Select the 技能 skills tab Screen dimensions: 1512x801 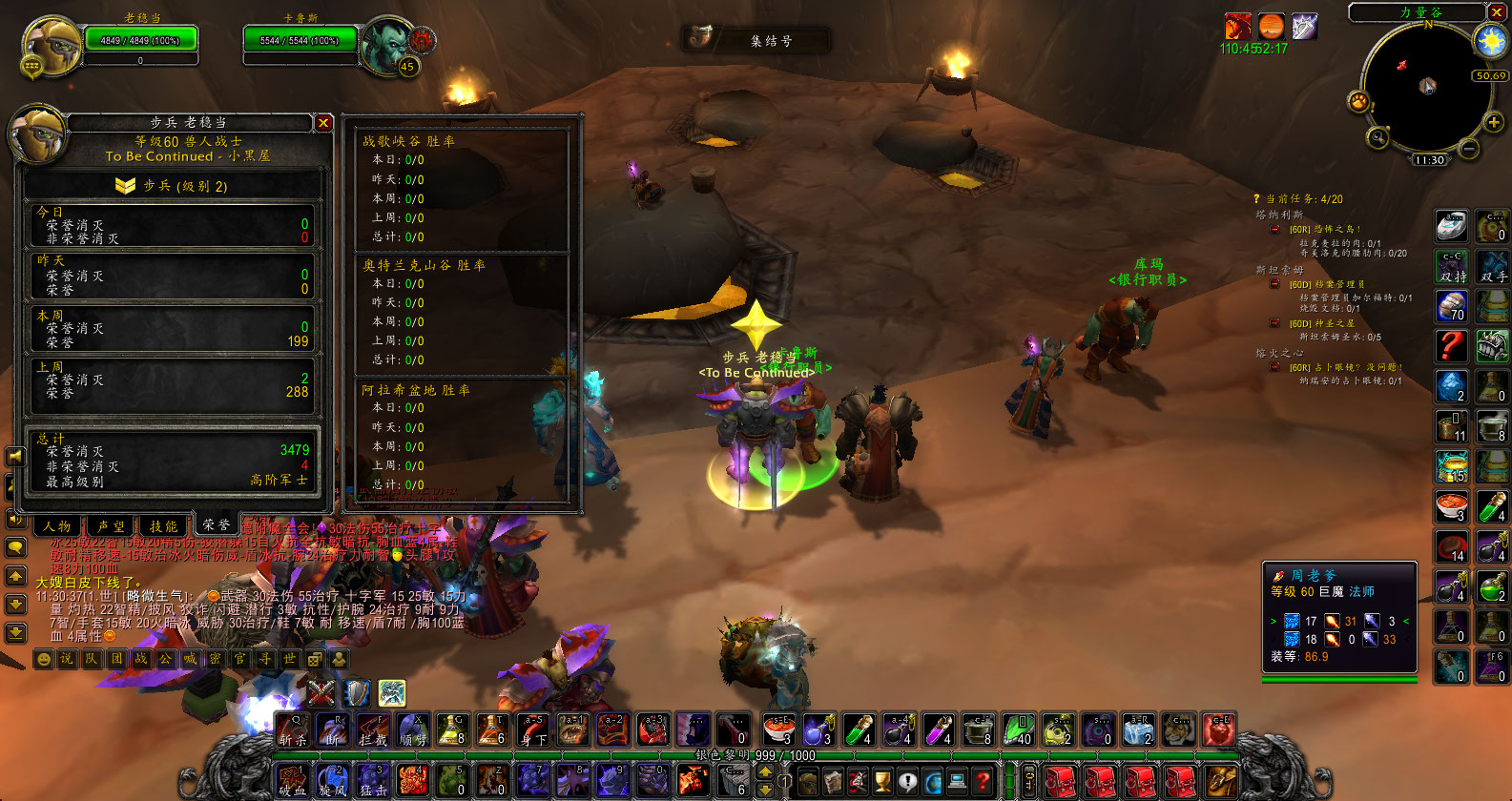[163, 525]
